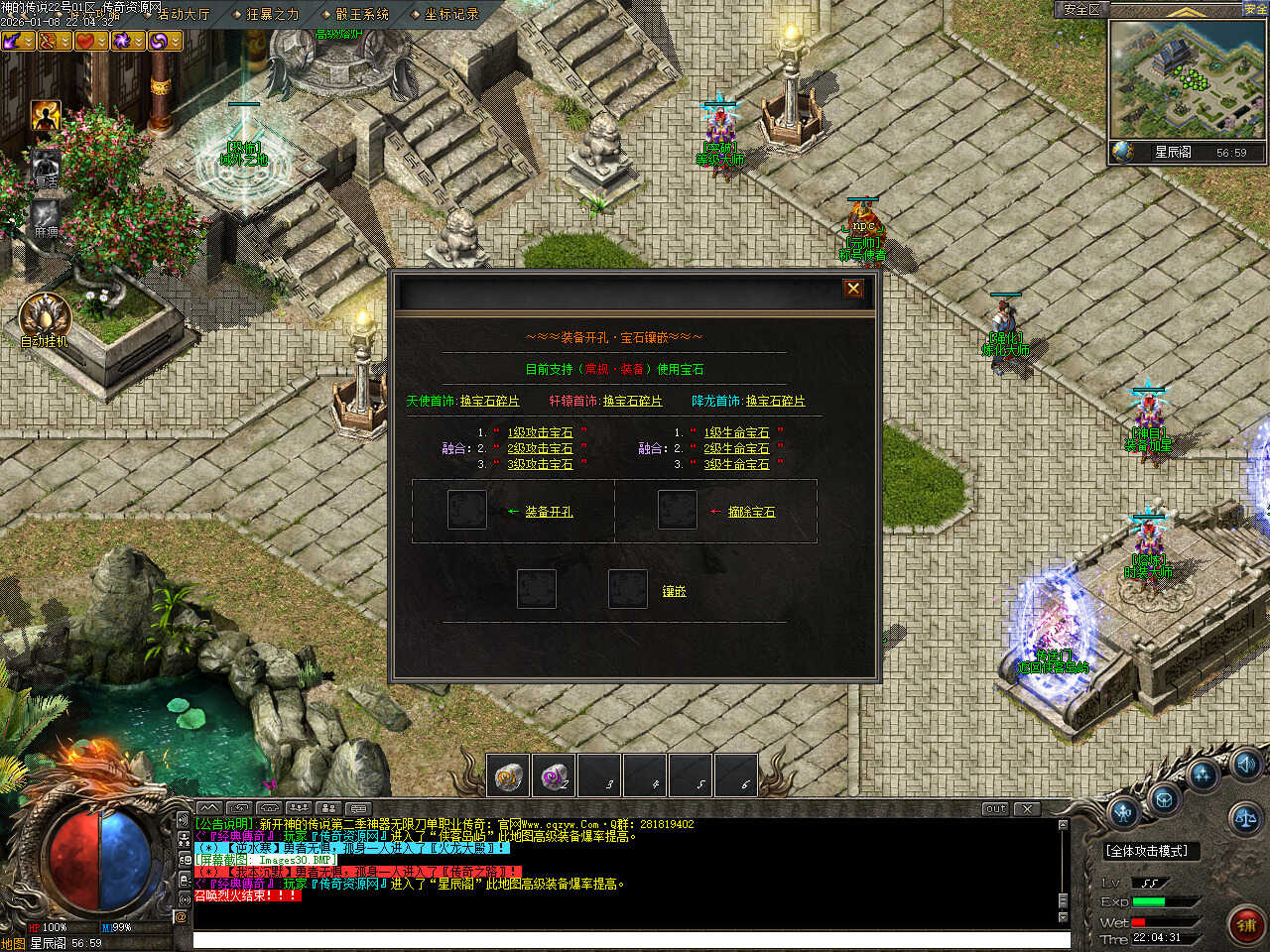This screenshot has width=1270, height=952.
Task: Exchange gem fragments for 天使首饰
Action: coord(489,402)
